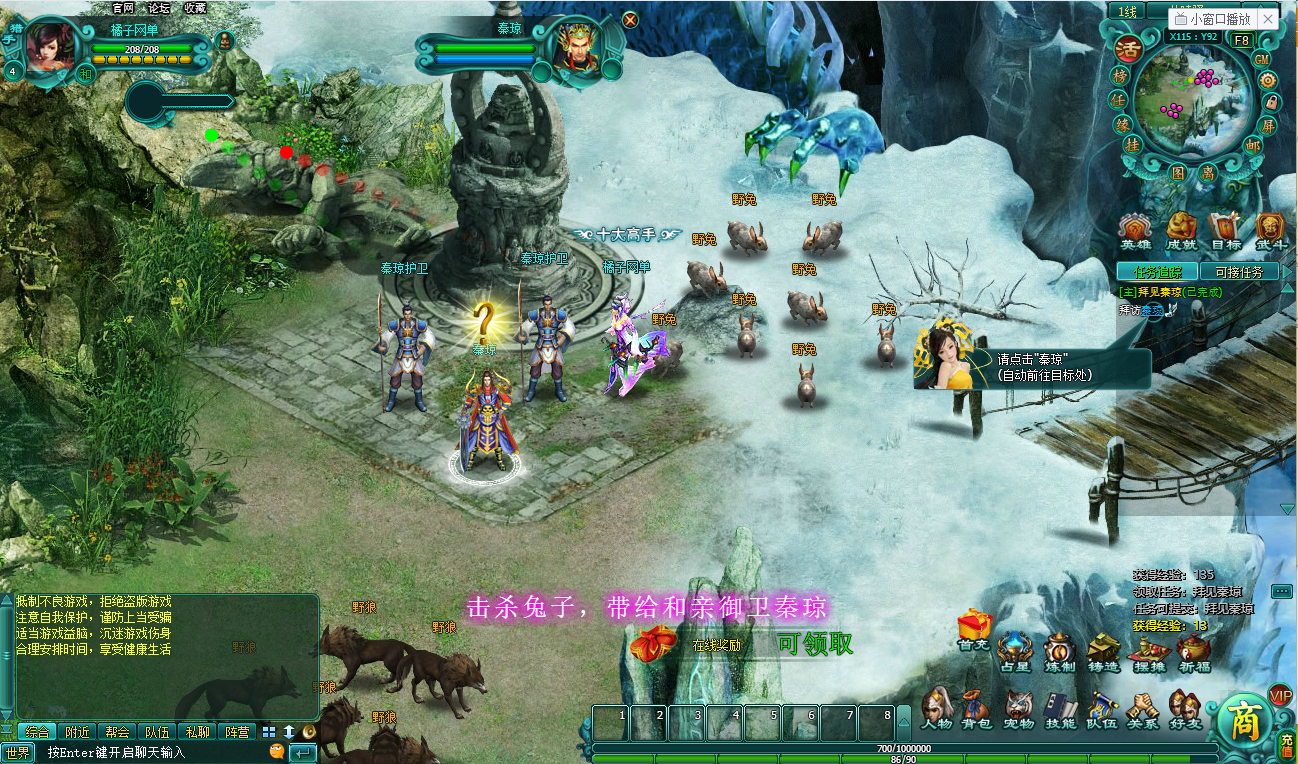
Task: Open the 技能 skills panel icon
Action: pos(1057,705)
